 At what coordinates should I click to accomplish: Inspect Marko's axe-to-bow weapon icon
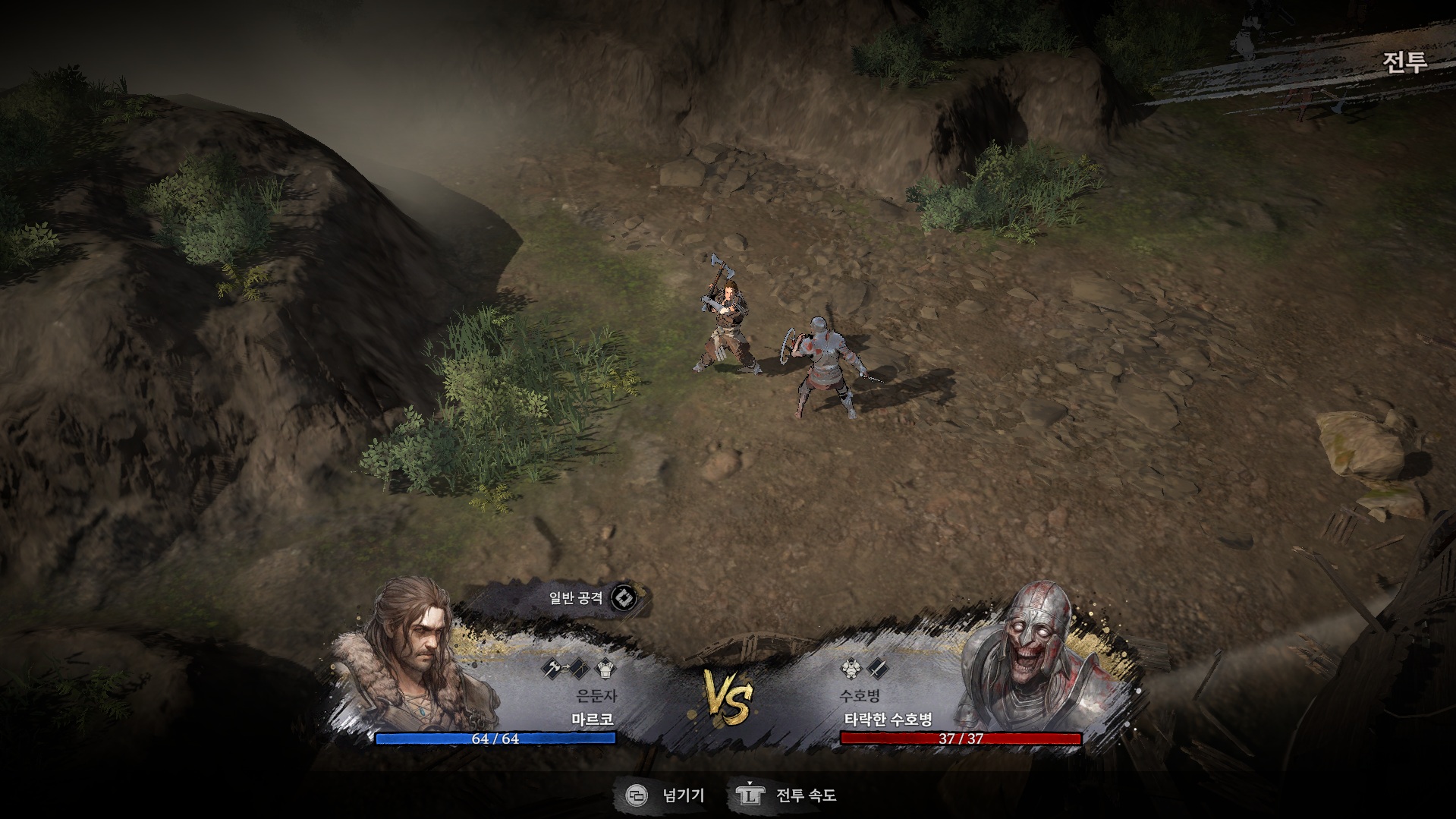pyautogui.click(x=566, y=669)
